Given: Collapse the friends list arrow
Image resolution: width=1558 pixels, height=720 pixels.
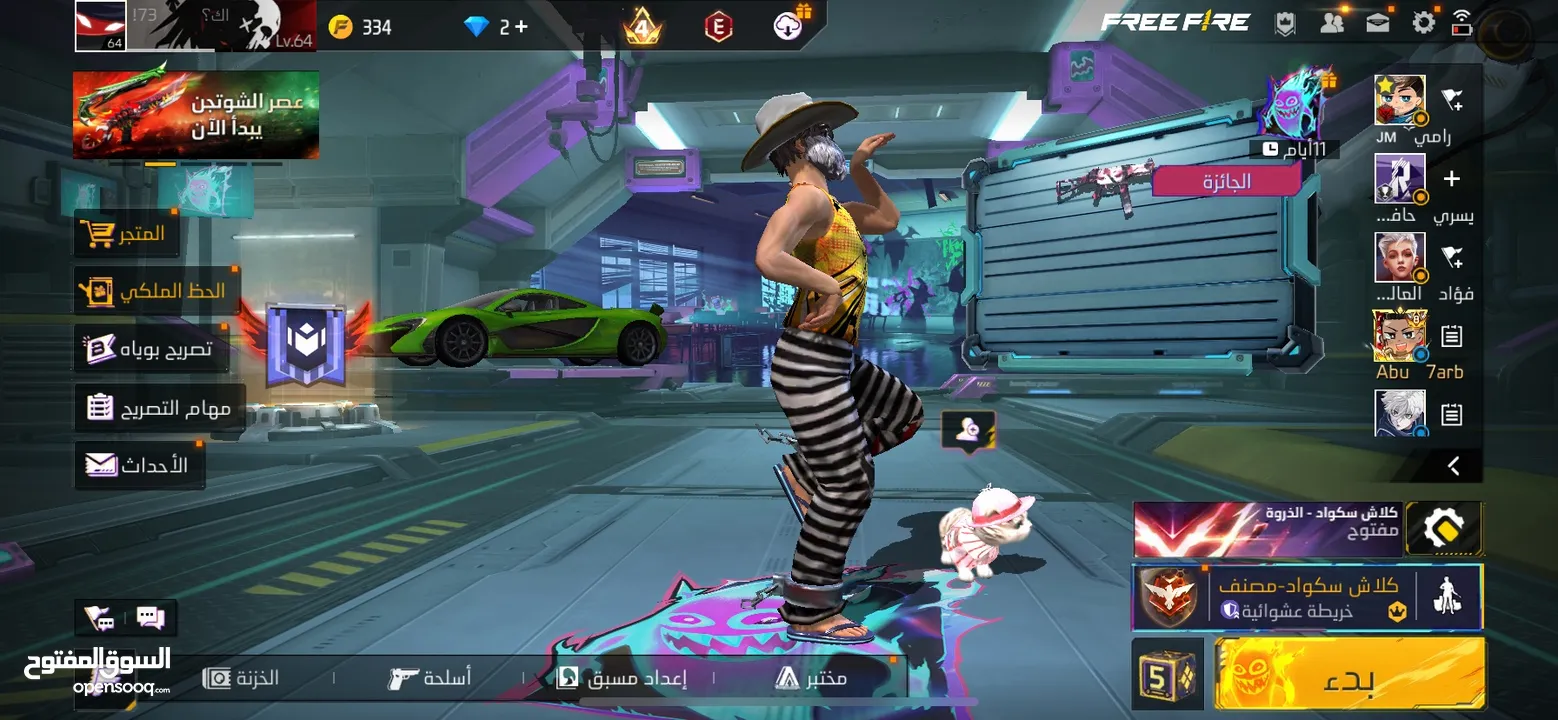Looking at the screenshot, I should tap(1454, 466).
